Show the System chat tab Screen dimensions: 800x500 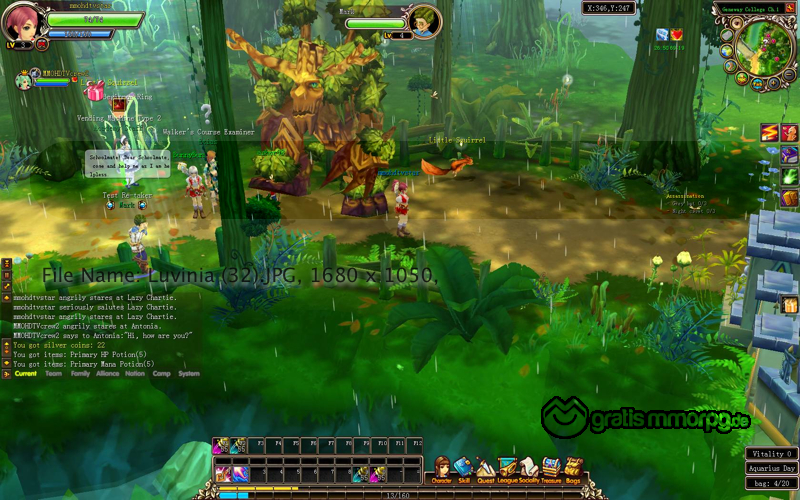click(188, 374)
